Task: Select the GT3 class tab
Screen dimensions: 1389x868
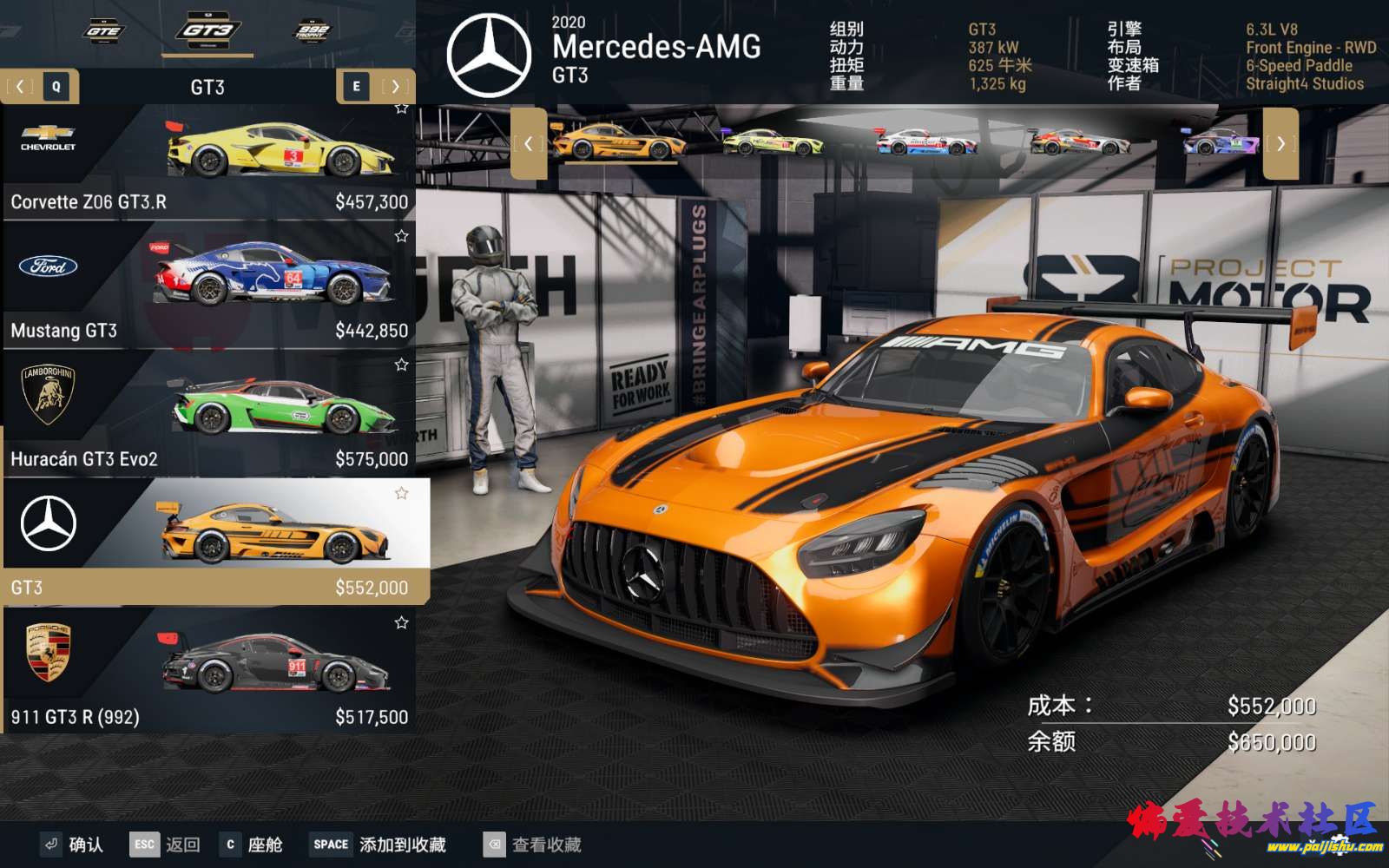Action: tap(207, 31)
